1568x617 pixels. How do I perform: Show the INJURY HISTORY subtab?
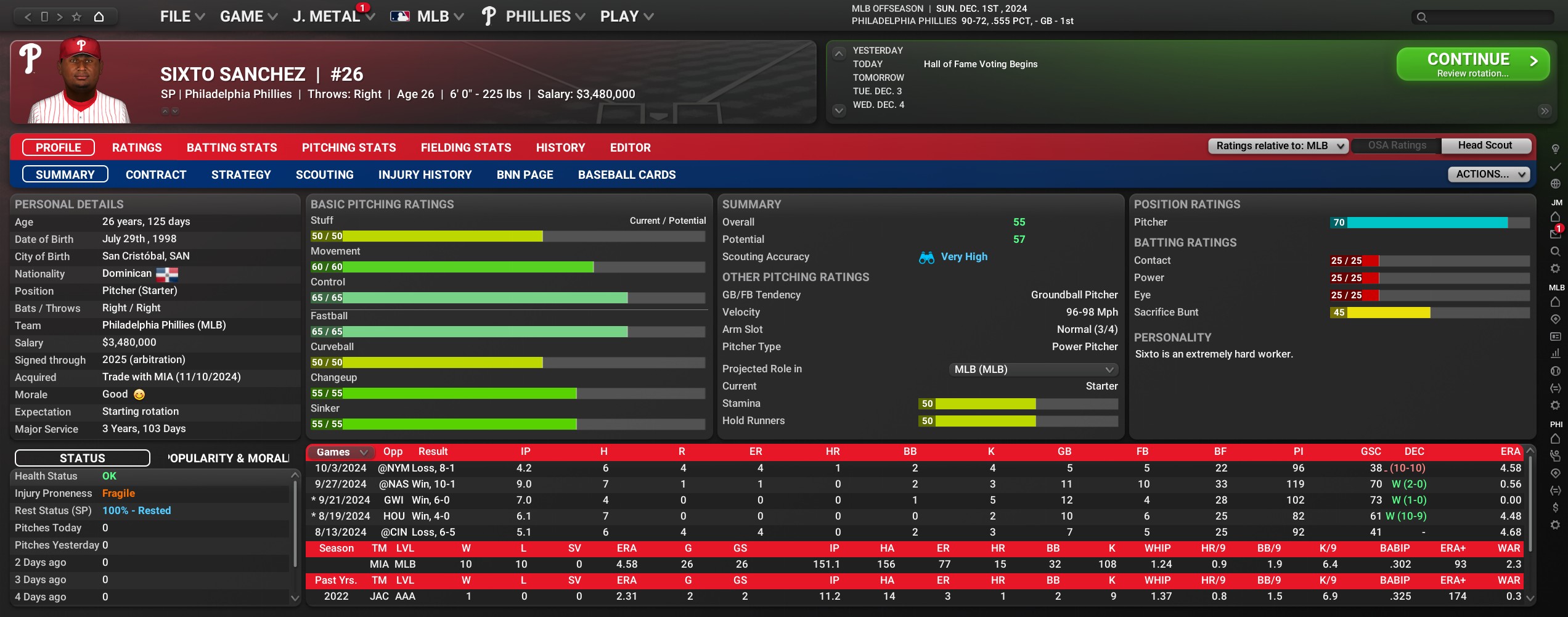tap(425, 175)
